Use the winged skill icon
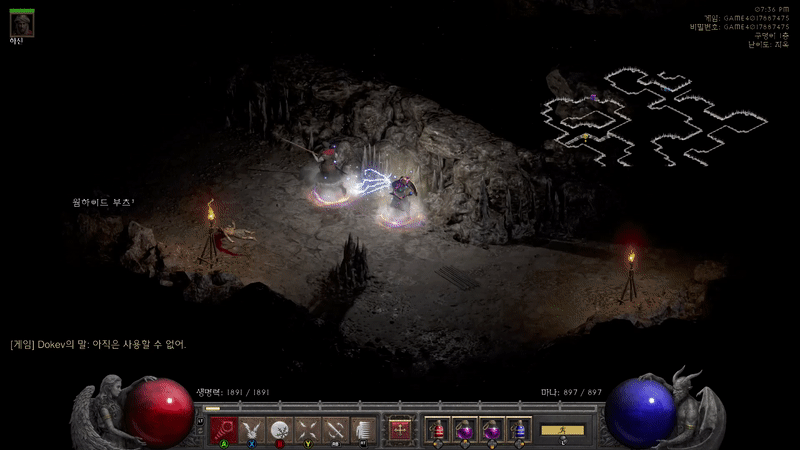 coord(251,429)
